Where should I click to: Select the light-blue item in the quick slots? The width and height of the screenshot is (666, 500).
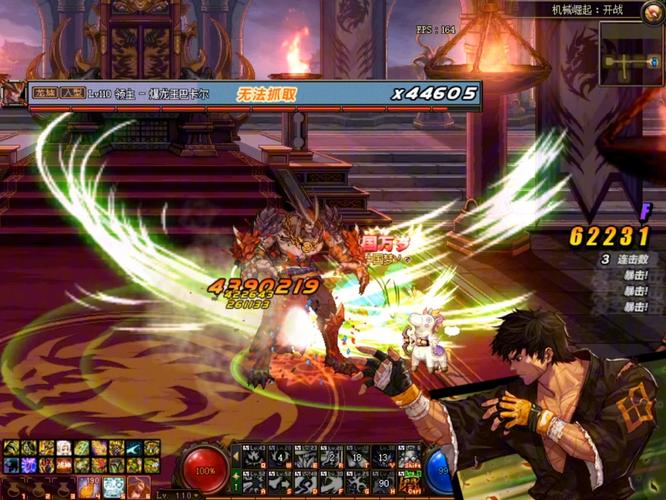pyautogui.click(x=112, y=486)
